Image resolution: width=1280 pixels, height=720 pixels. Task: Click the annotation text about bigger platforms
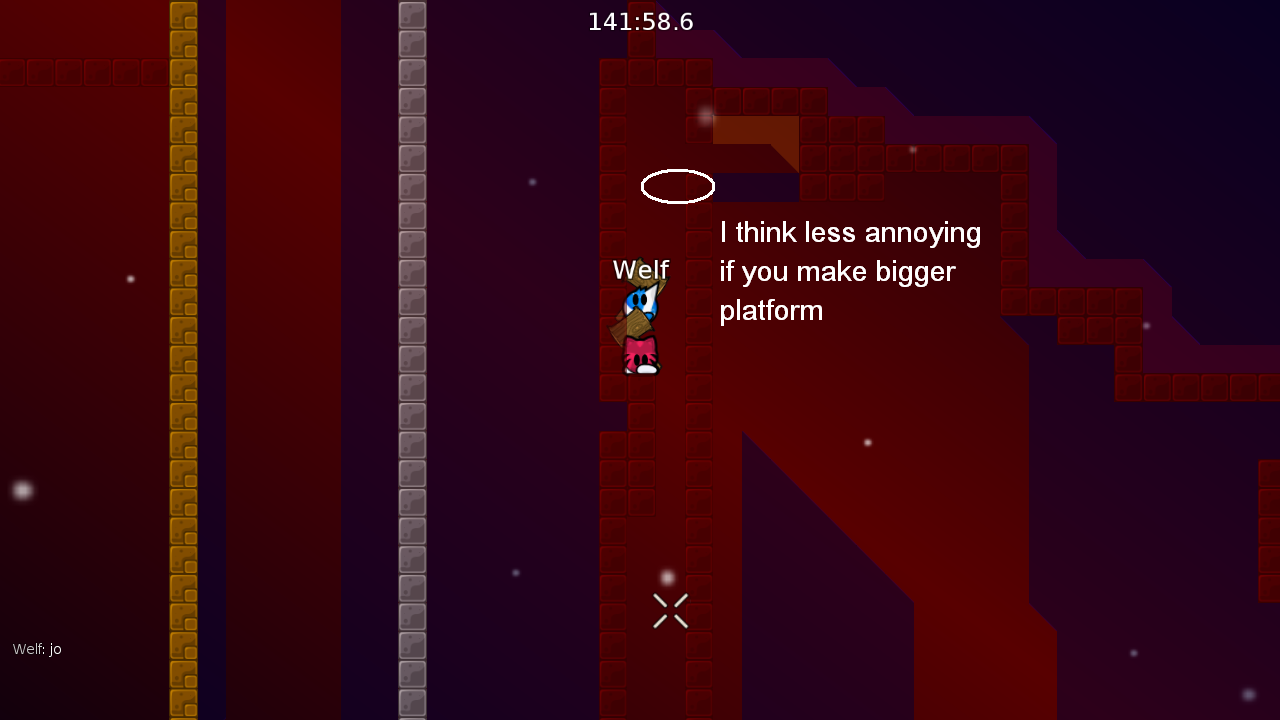pyautogui.click(x=849, y=271)
